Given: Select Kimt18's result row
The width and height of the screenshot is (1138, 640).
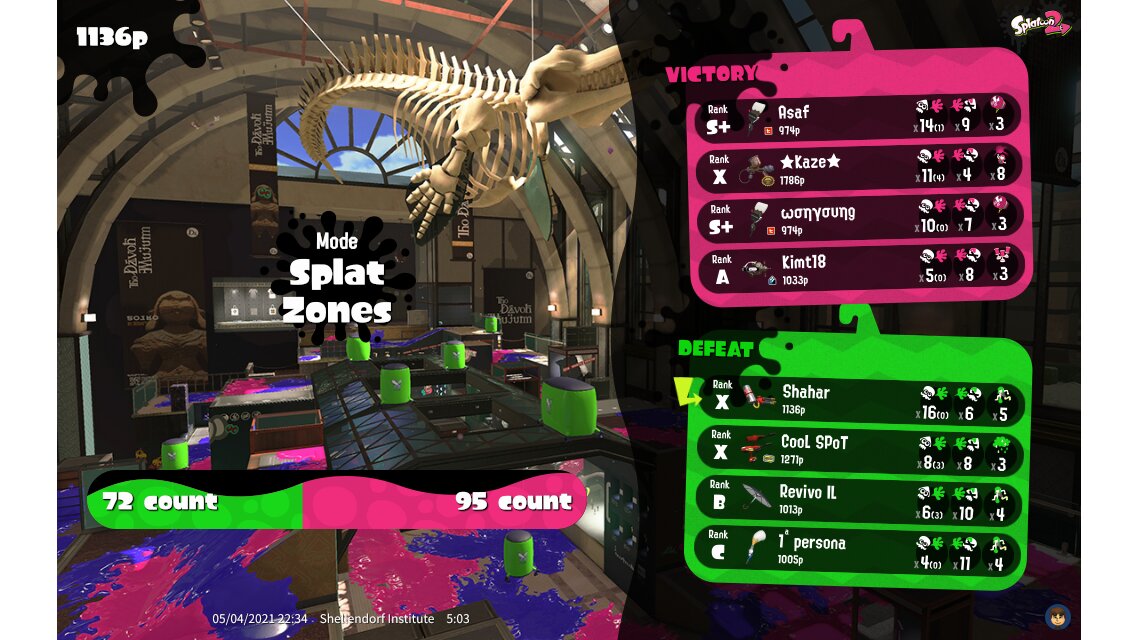Looking at the screenshot, I should tap(860, 267).
